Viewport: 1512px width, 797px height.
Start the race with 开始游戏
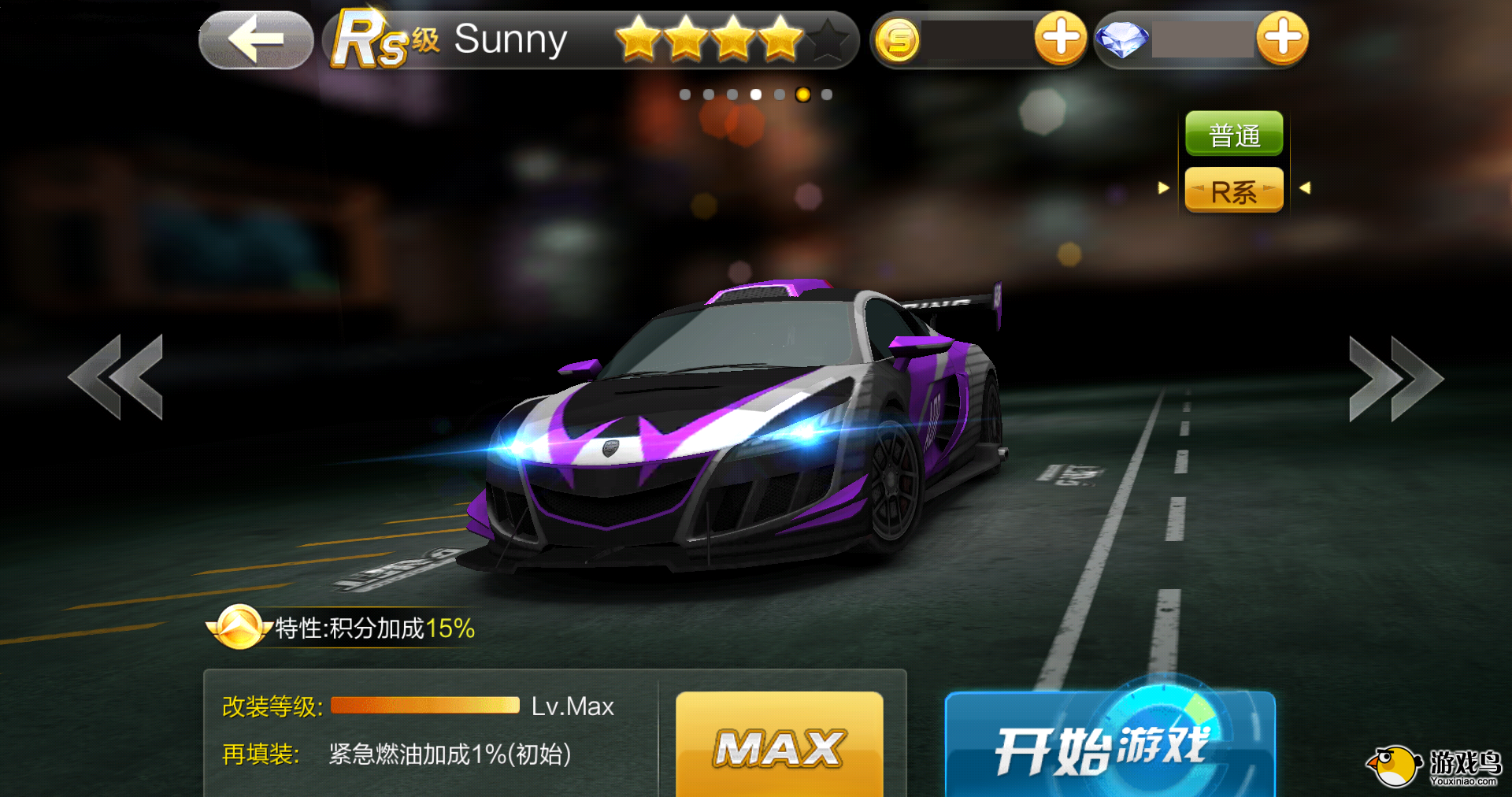point(1109,745)
